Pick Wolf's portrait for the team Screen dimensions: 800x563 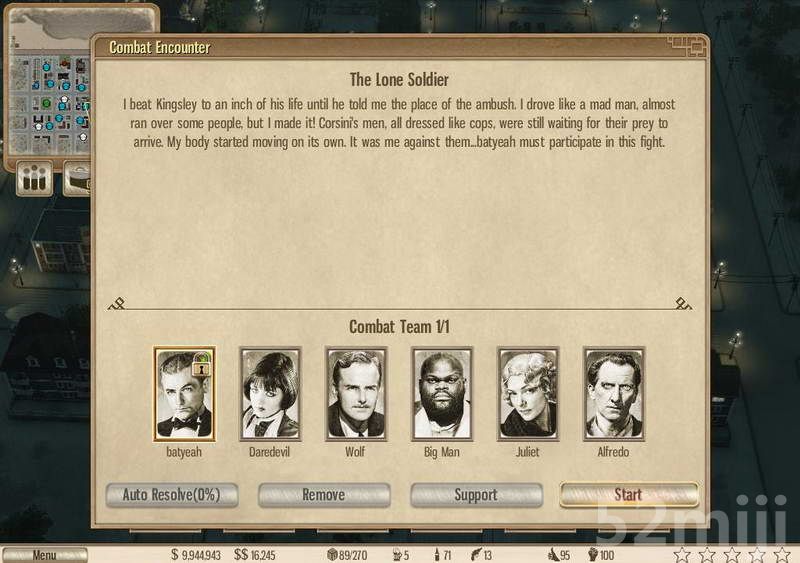click(356, 394)
